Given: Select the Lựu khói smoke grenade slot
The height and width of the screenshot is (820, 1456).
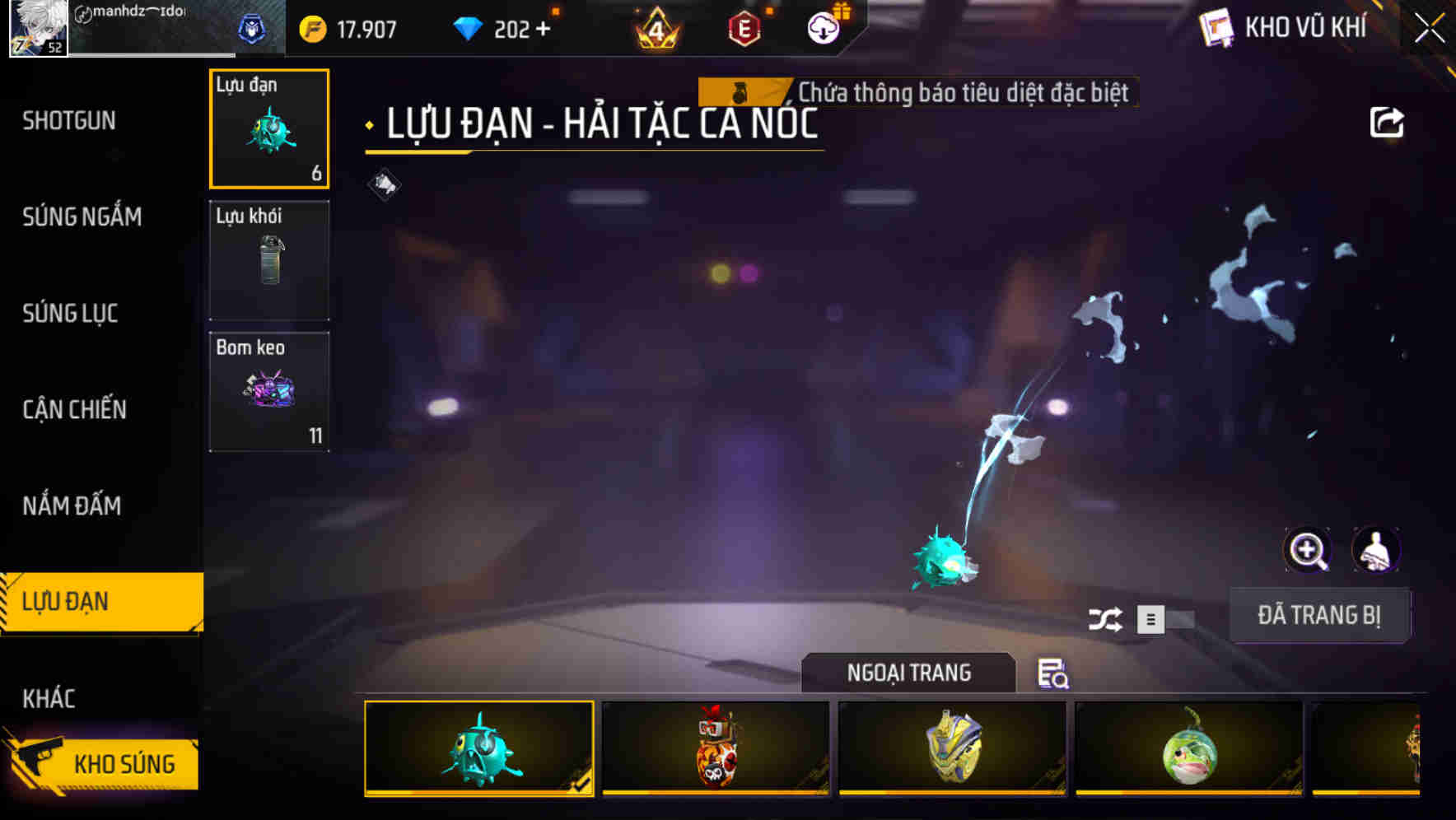Looking at the screenshot, I should click(x=269, y=259).
